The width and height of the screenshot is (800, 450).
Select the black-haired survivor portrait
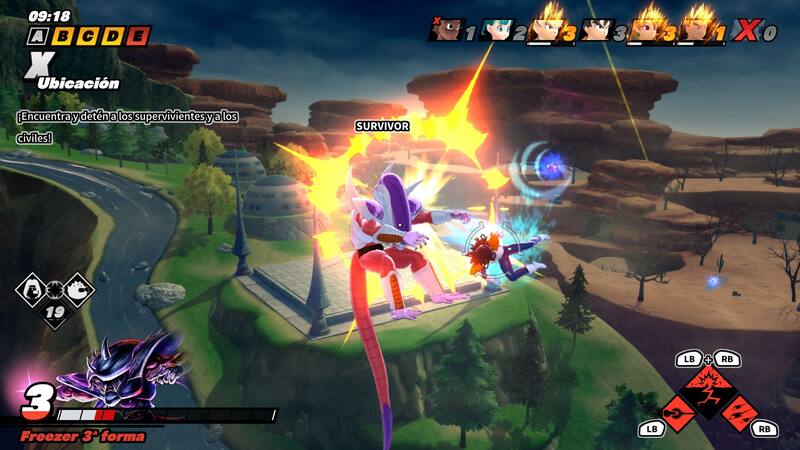(596, 29)
